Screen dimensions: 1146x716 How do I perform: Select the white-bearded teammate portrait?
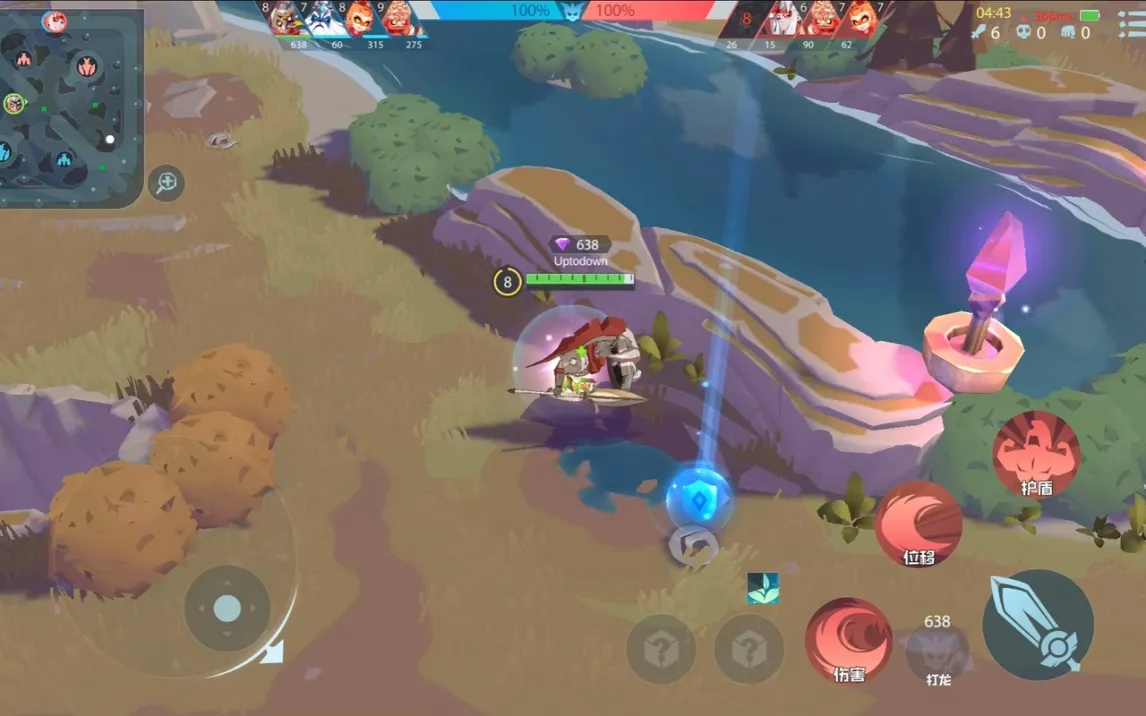[x=326, y=19]
